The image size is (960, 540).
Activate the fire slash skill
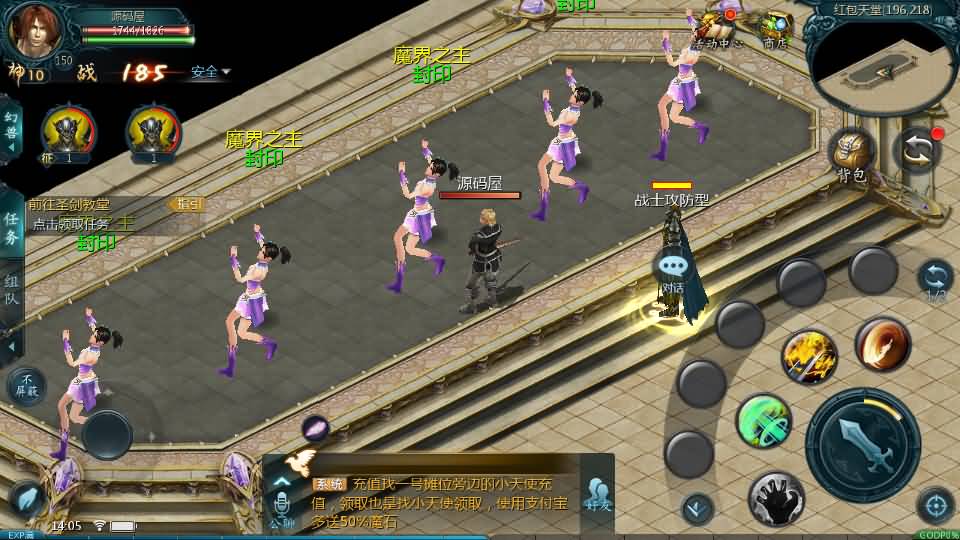click(x=882, y=344)
